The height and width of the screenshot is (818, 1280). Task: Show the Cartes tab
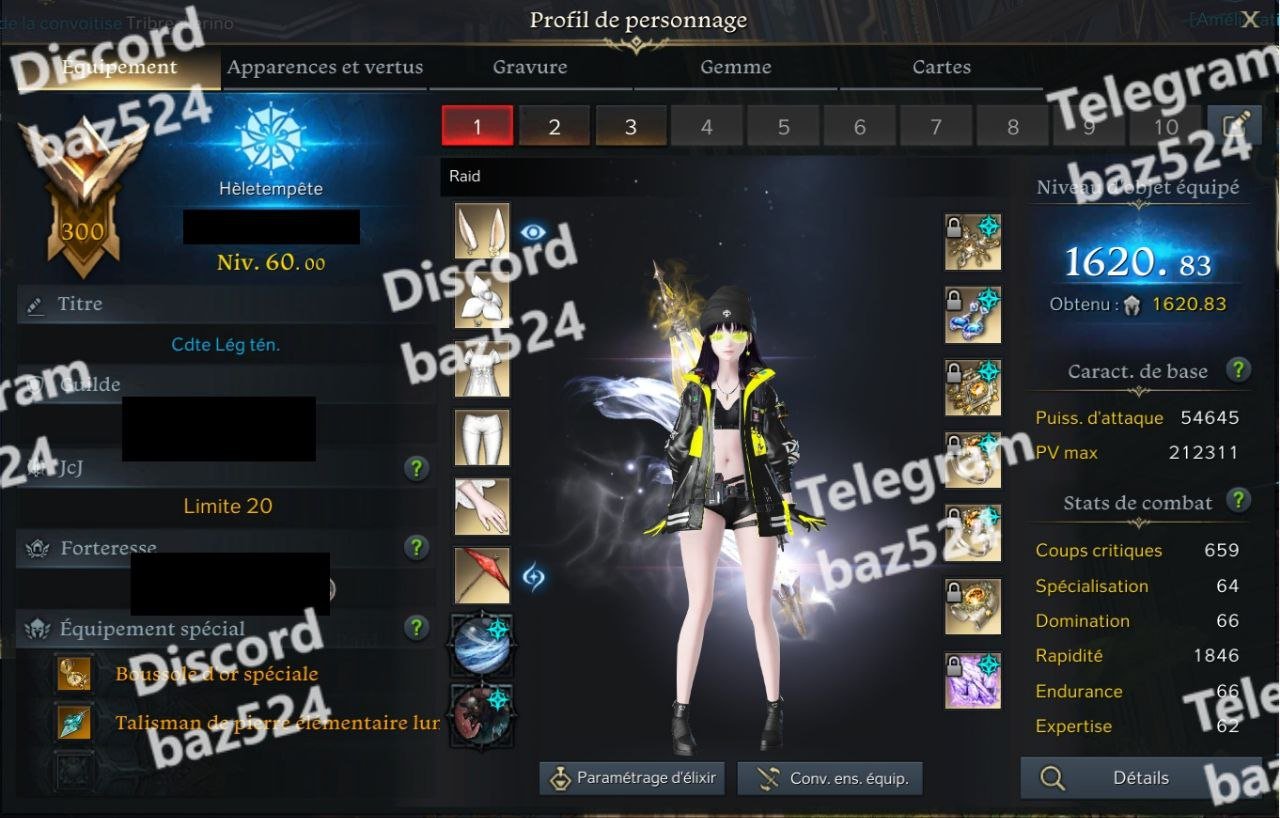click(941, 68)
